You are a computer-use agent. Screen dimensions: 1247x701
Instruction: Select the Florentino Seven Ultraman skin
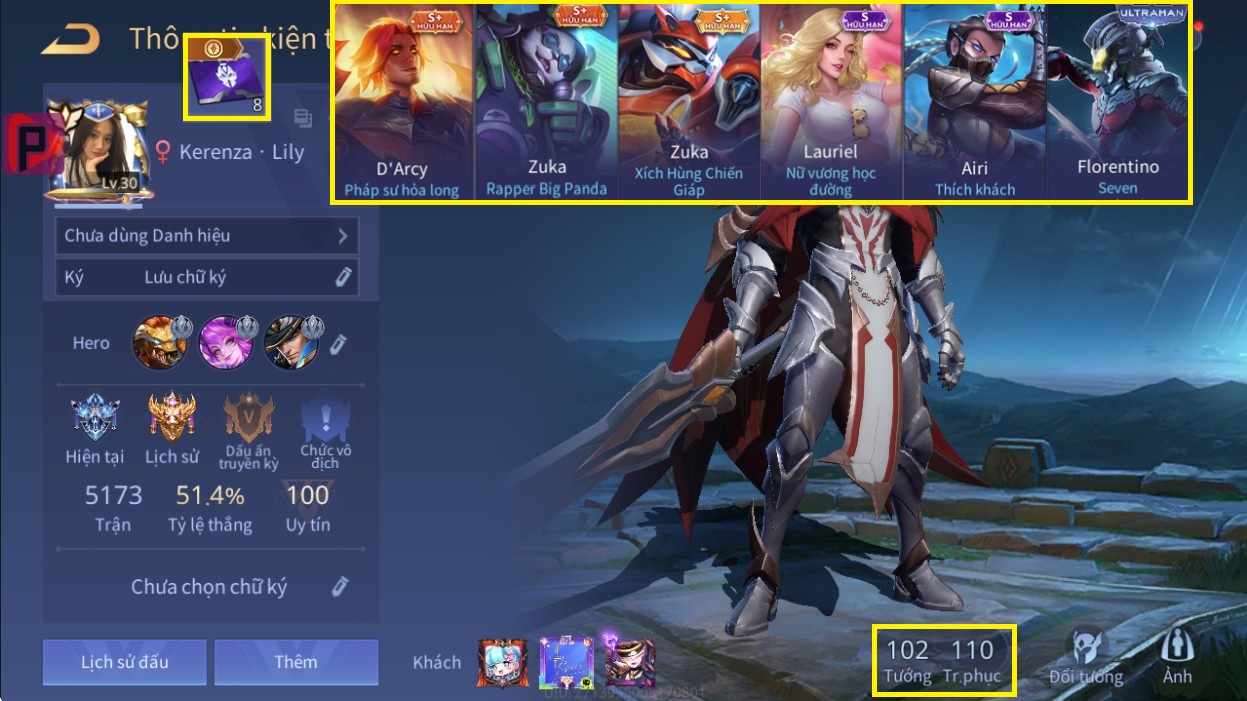click(1117, 103)
